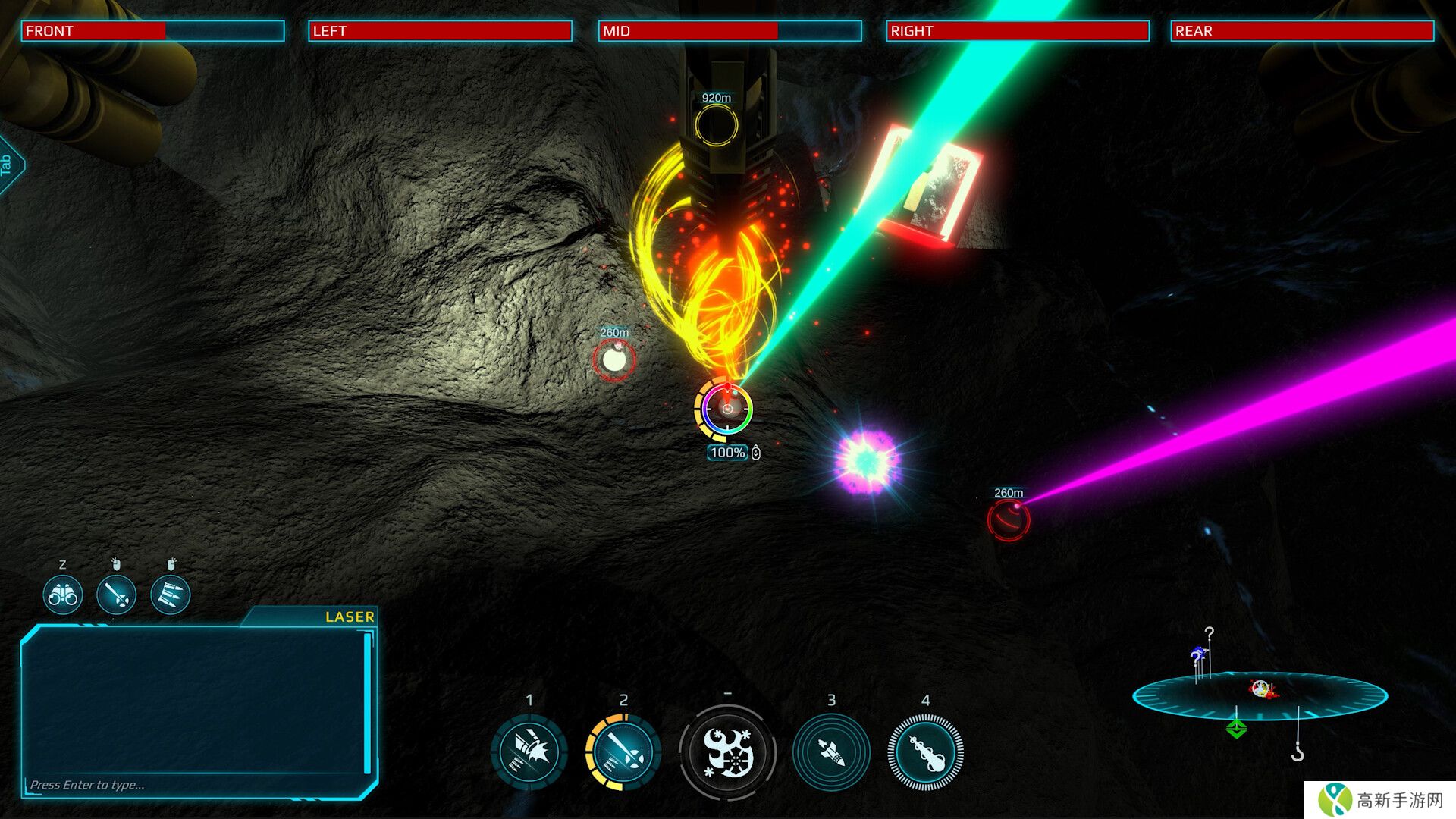This screenshot has width=1456, height=819.
Task: Click the chat panel scrollbar
Action: point(368,701)
